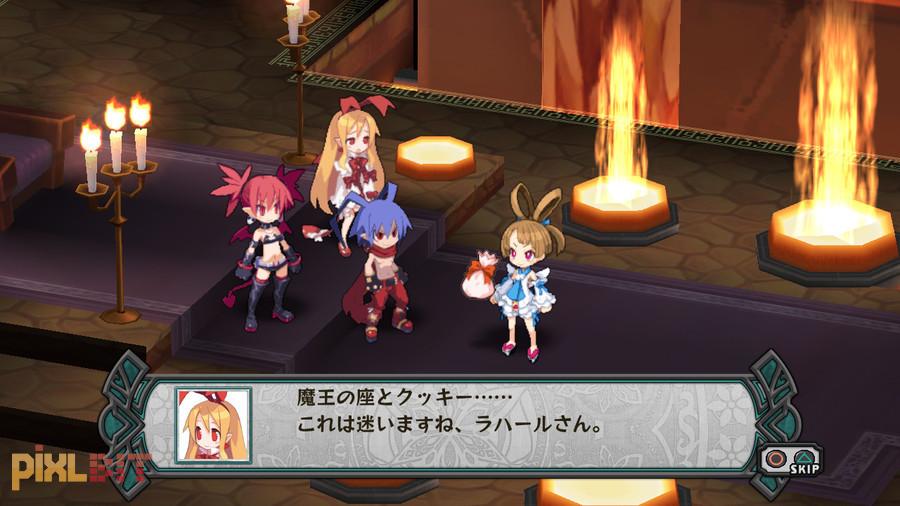Skip the cutscene with the SKIP button
900x506 pixels.
(790, 460)
